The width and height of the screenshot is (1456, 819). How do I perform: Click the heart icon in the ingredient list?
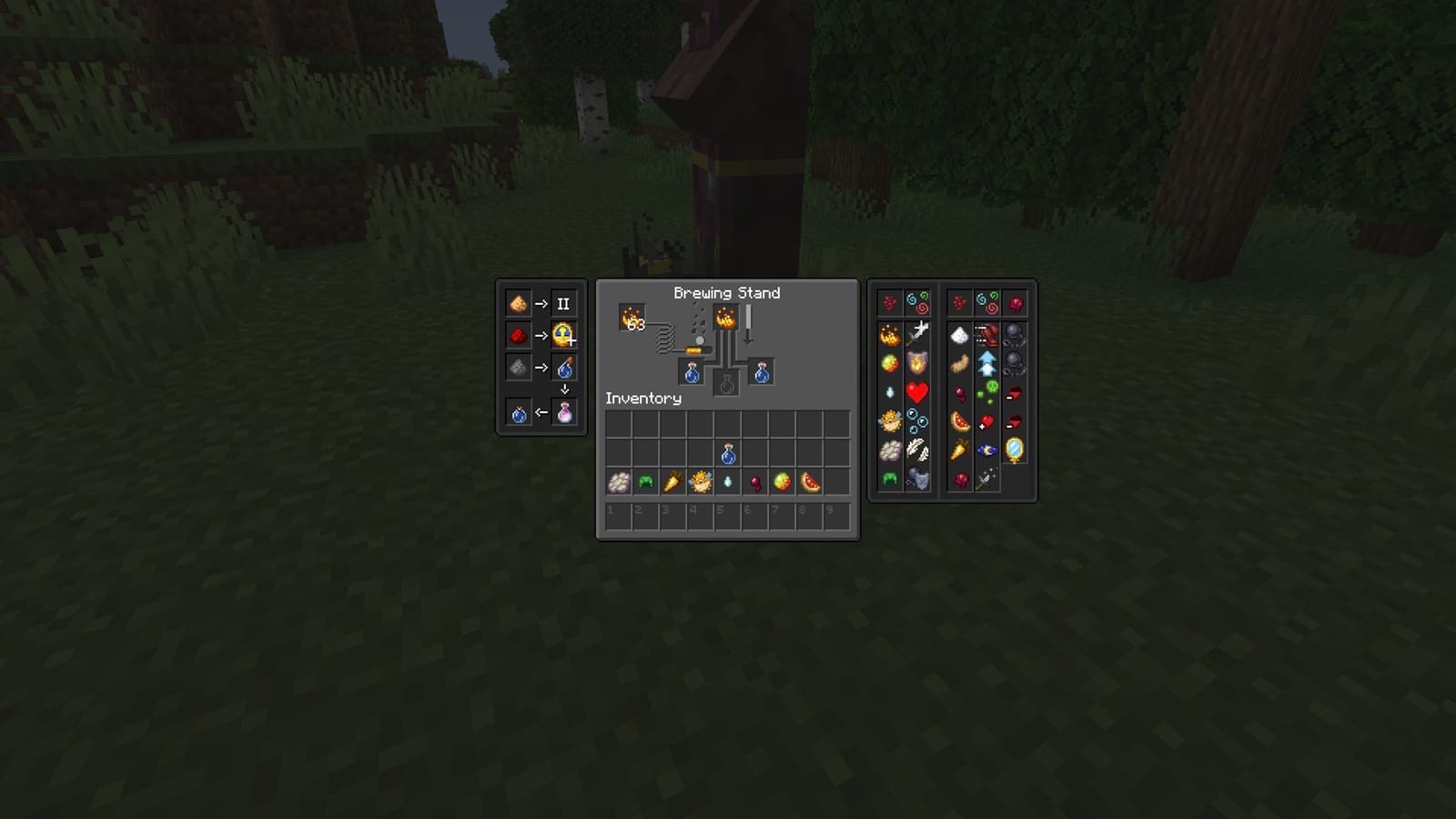tap(917, 392)
